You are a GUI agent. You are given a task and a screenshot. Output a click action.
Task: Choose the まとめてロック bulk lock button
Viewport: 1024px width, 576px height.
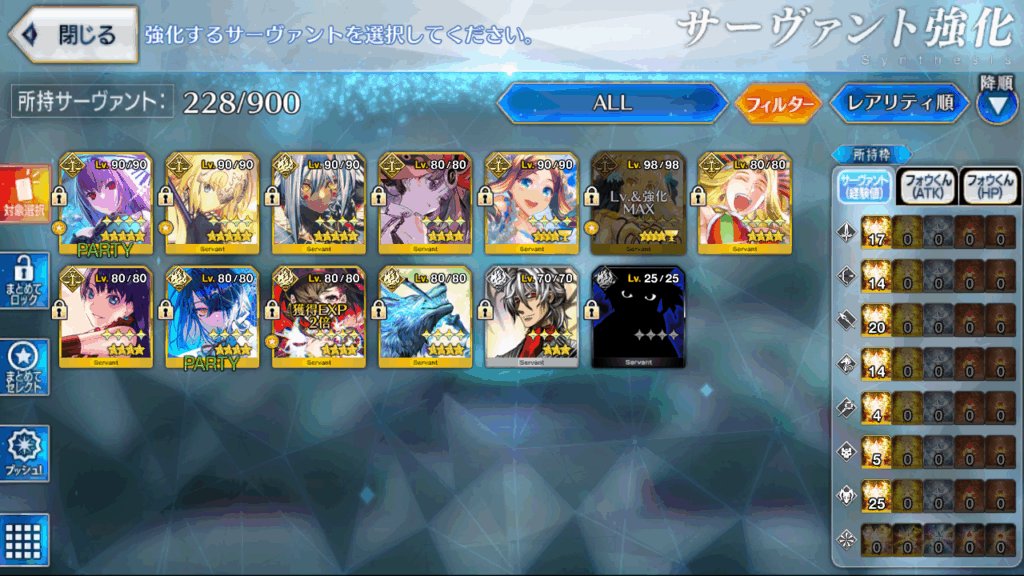click(x=25, y=281)
